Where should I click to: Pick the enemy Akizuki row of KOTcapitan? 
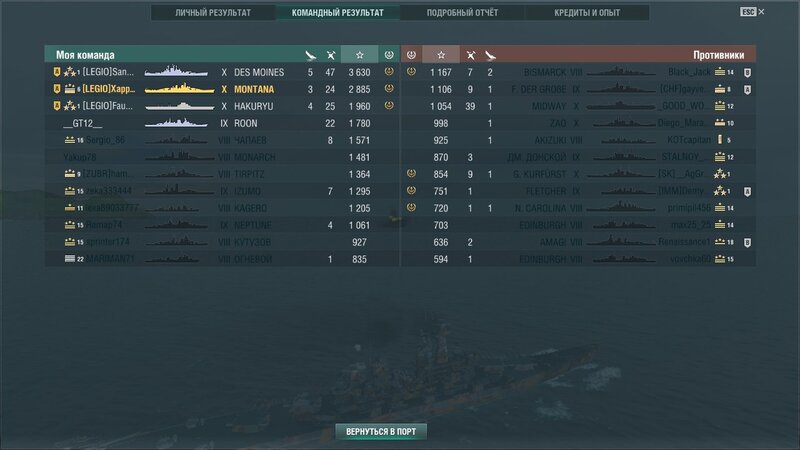[x=580, y=140]
